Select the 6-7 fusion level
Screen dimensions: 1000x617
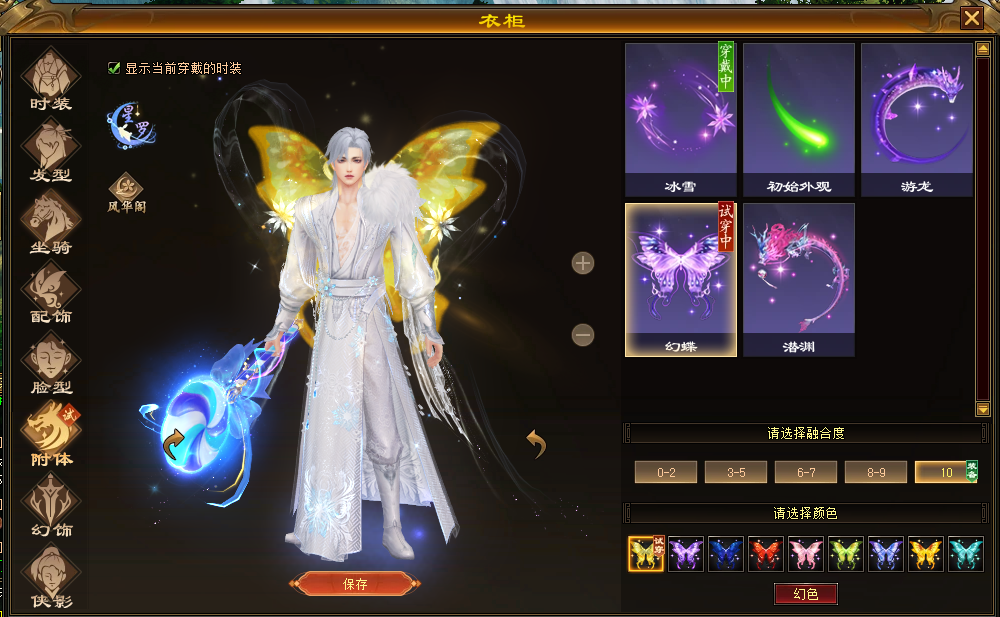point(806,472)
